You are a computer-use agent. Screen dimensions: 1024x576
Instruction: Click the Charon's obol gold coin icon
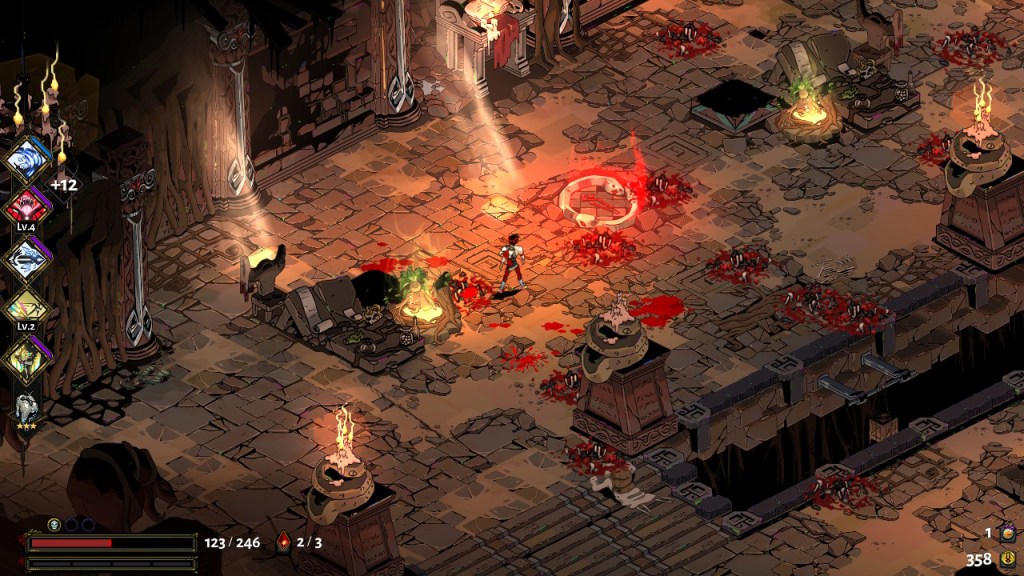click(x=1007, y=560)
